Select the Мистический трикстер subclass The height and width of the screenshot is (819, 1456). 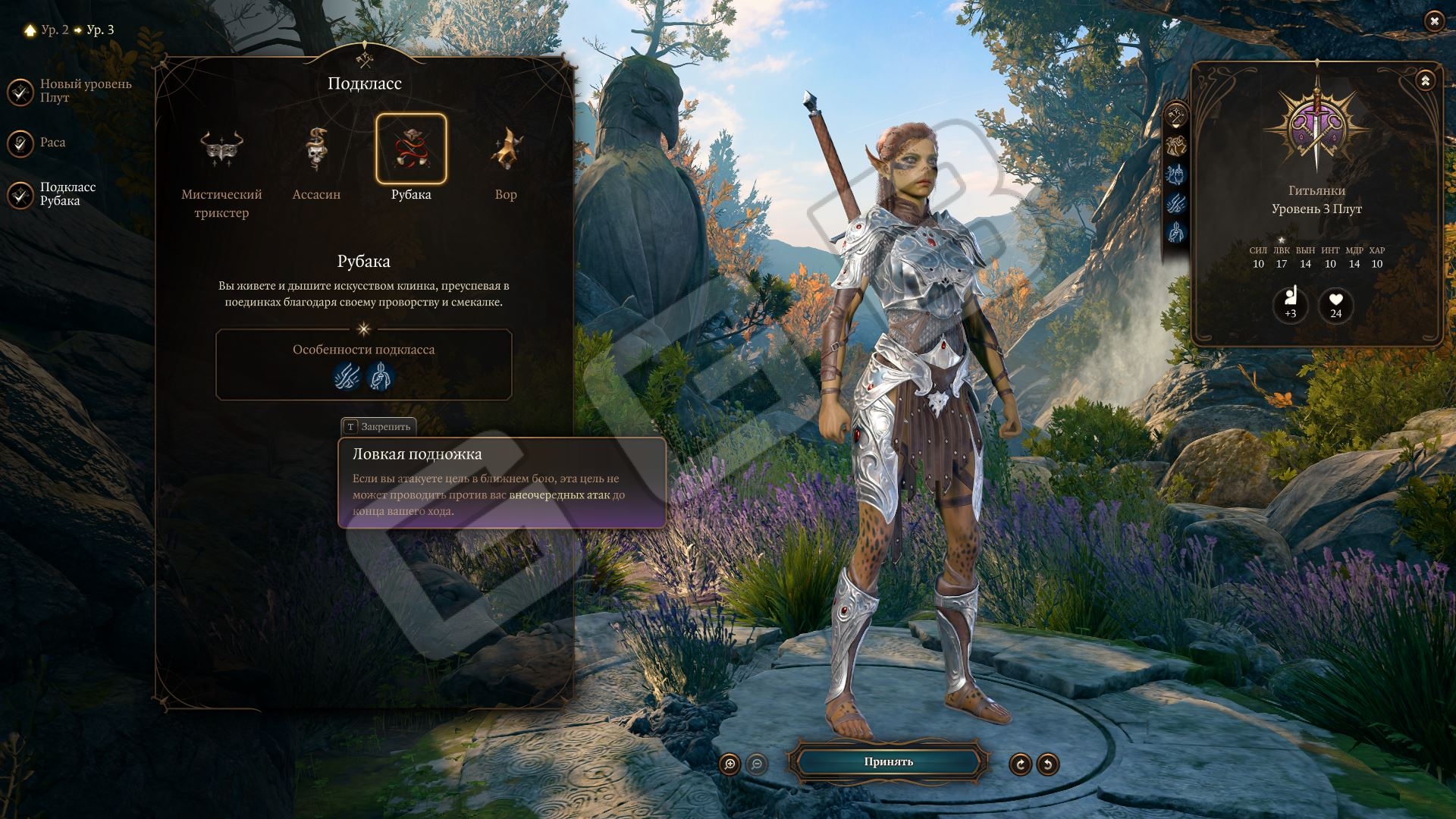point(221,149)
